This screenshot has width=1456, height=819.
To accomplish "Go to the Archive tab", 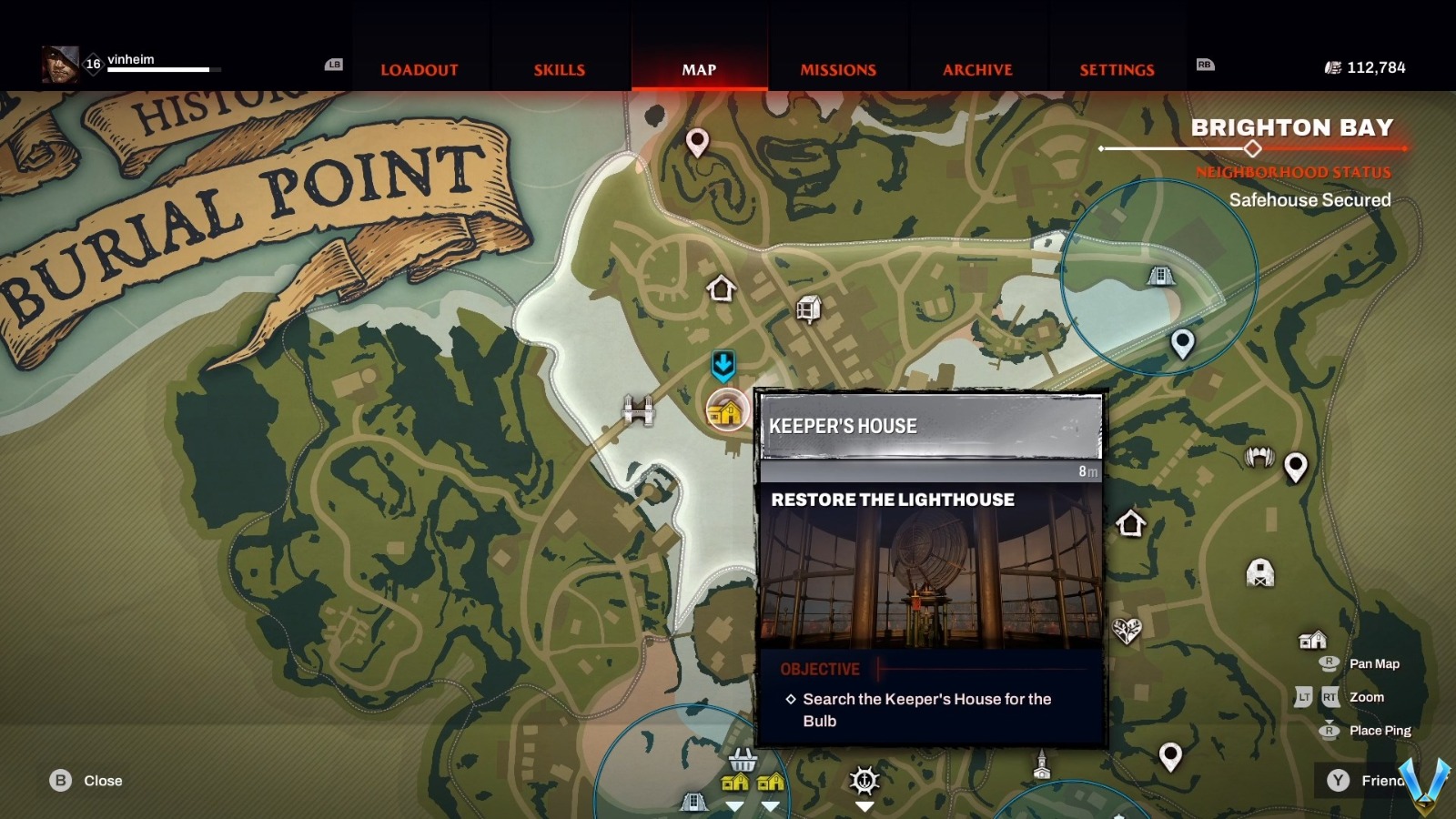I will click(x=977, y=70).
